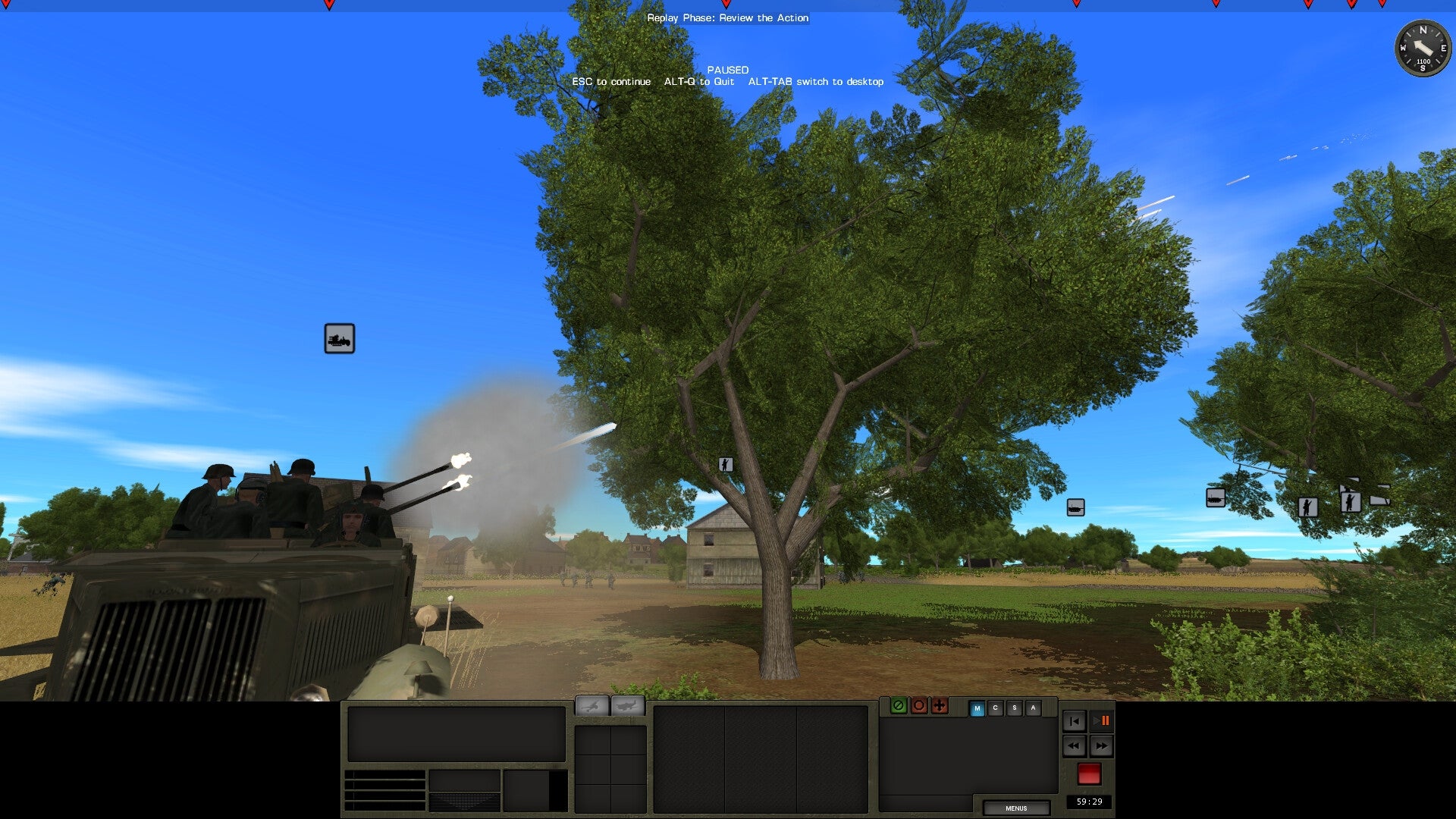Fast forward the replay

(1103, 746)
